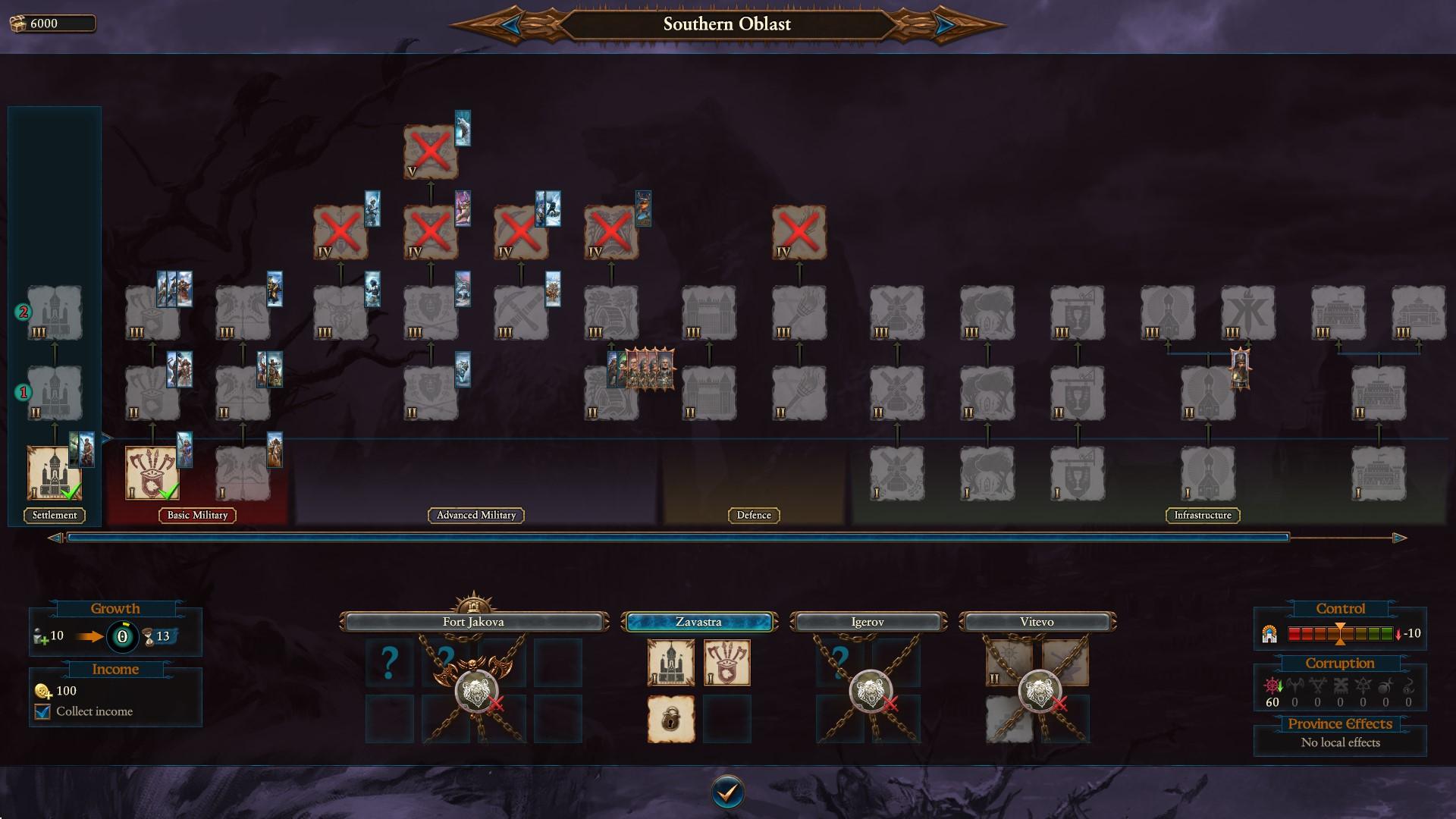1456x819 pixels.
Task: Jump to the Basic Military category
Action: tap(197, 515)
